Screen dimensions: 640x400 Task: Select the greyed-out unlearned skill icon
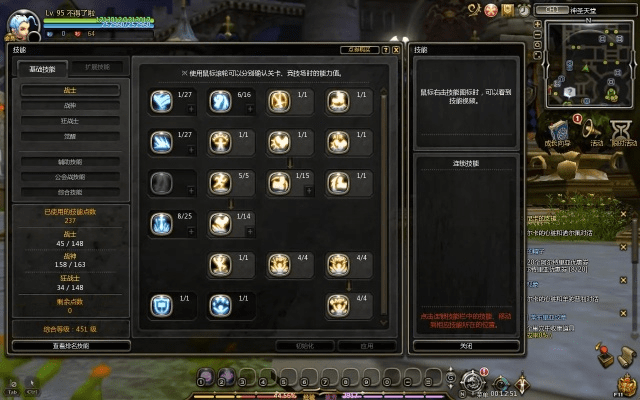(x=161, y=183)
